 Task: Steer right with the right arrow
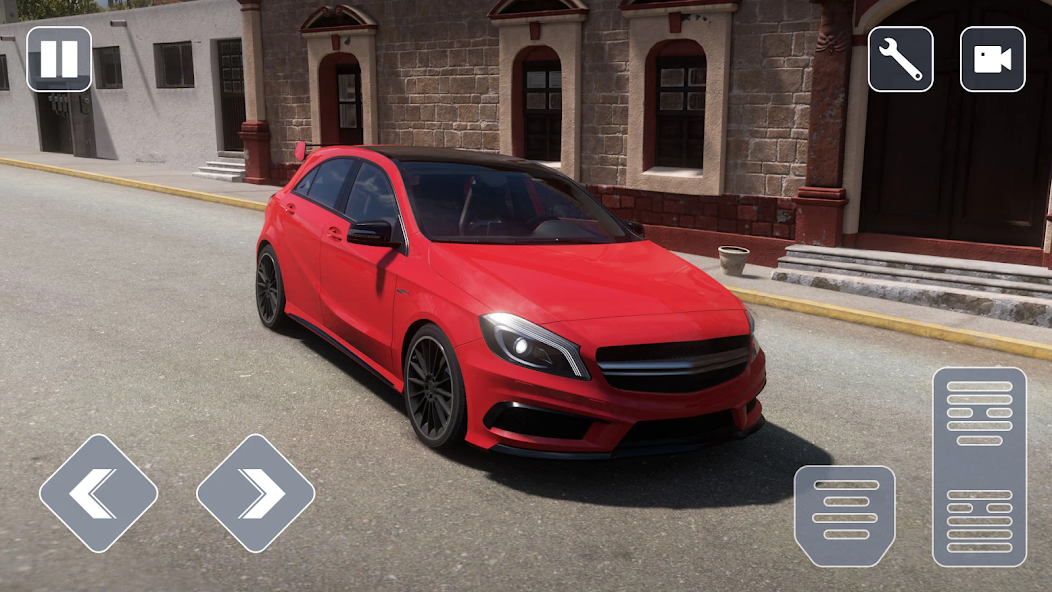255,493
